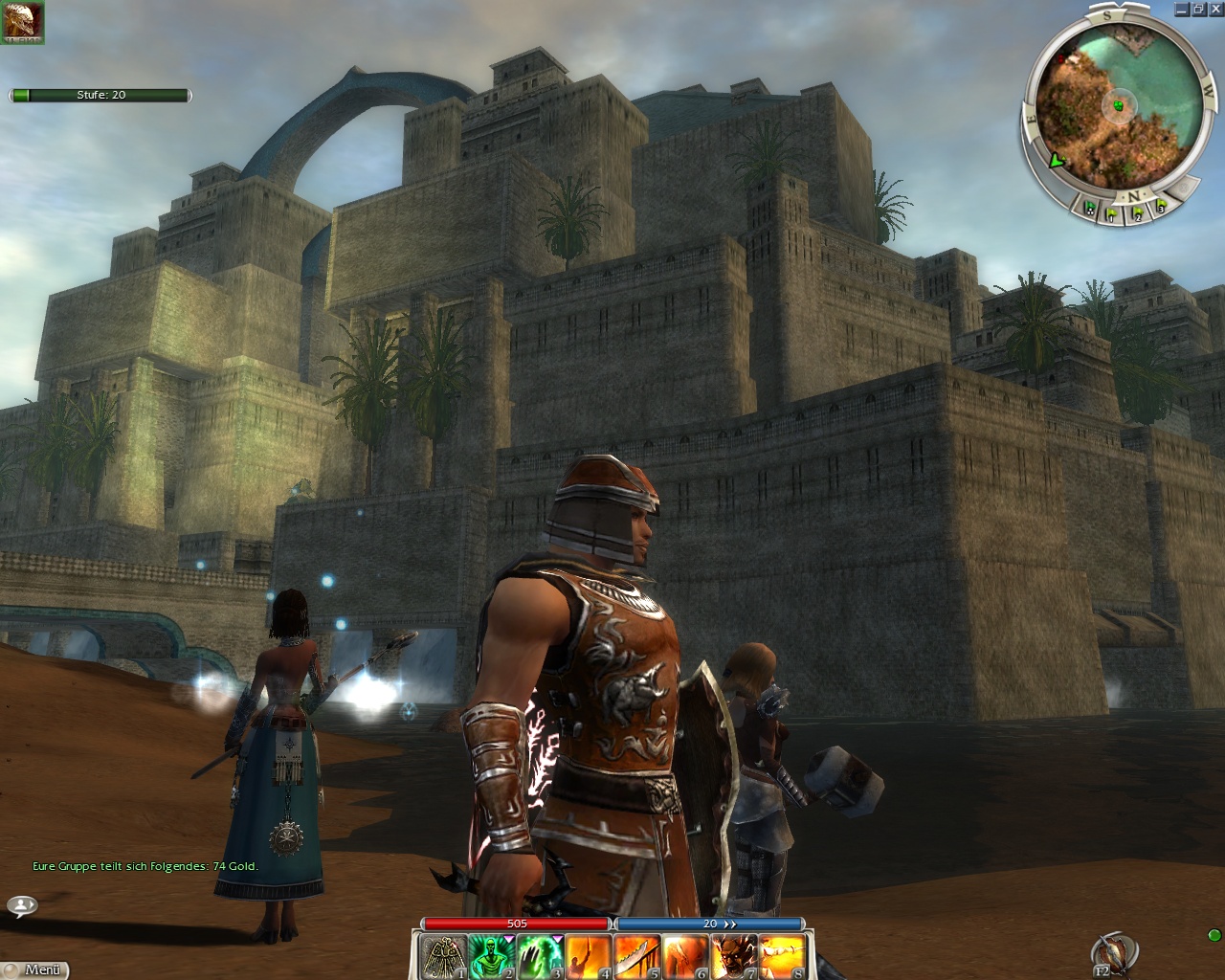This screenshot has height=980, width=1225.
Task: Select the all-heroes flag on the compass
Action: point(1089,205)
